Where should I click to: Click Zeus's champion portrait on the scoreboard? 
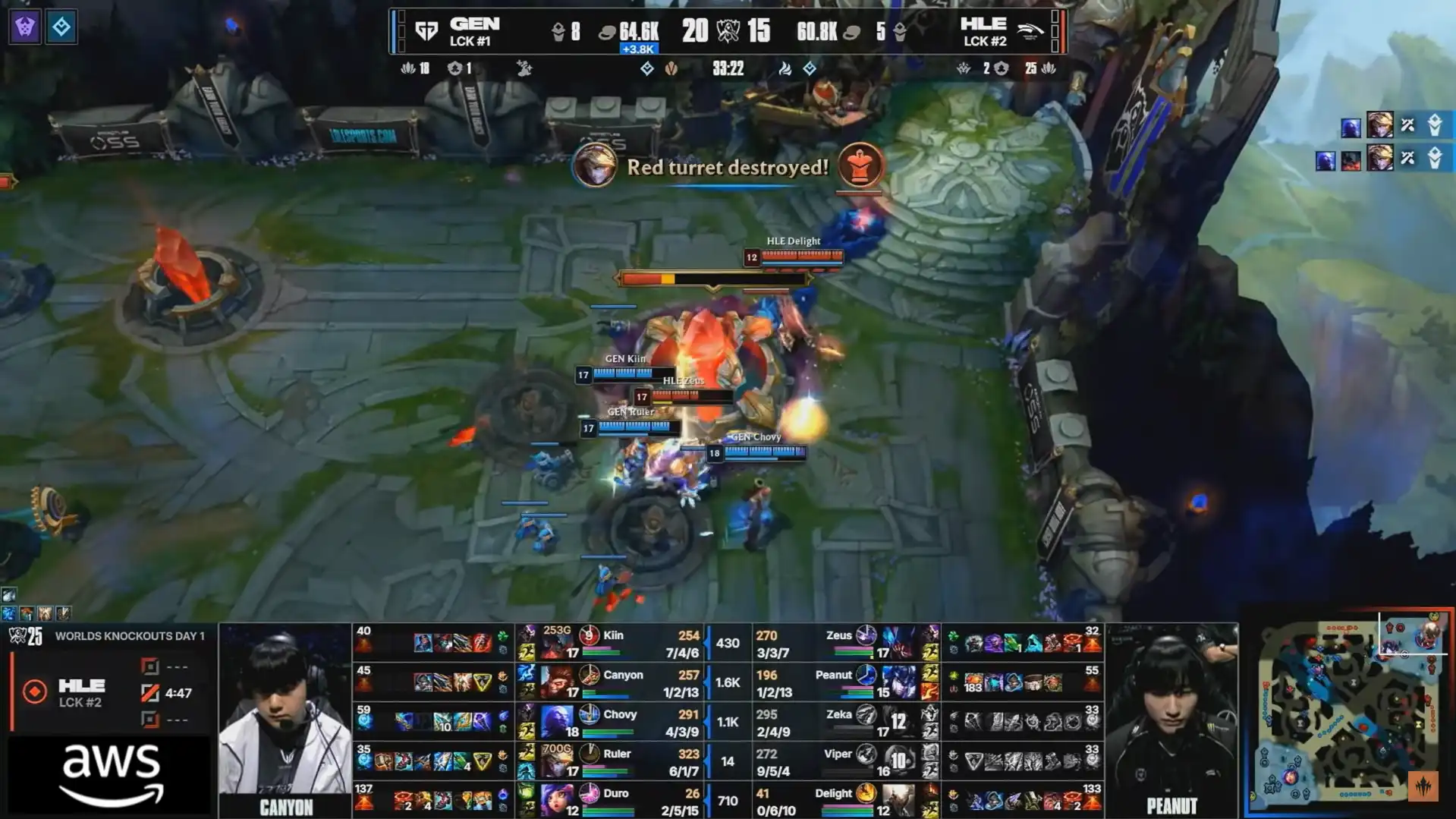pyautogui.click(x=898, y=643)
